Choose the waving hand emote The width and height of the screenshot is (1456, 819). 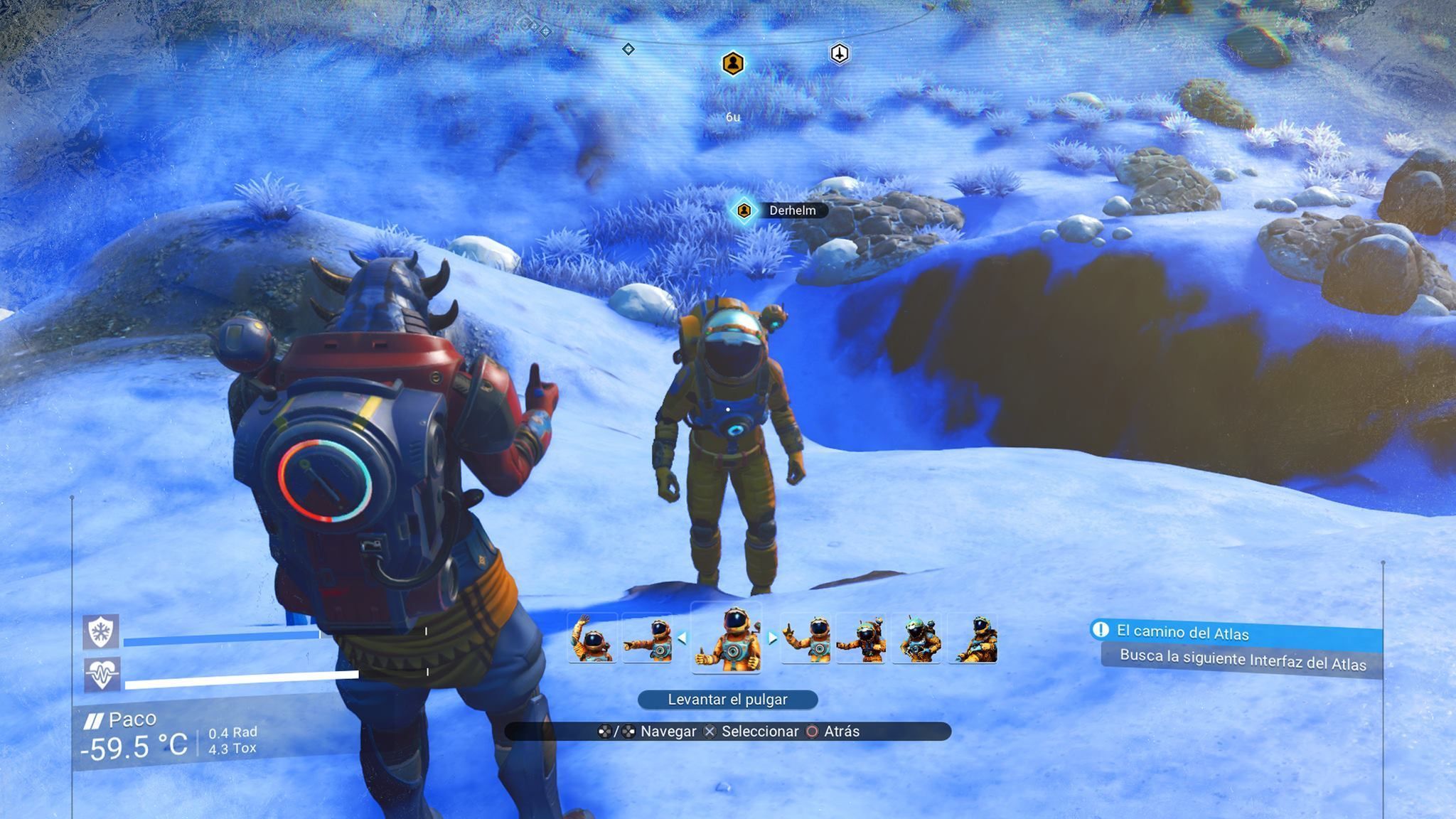(x=592, y=638)
